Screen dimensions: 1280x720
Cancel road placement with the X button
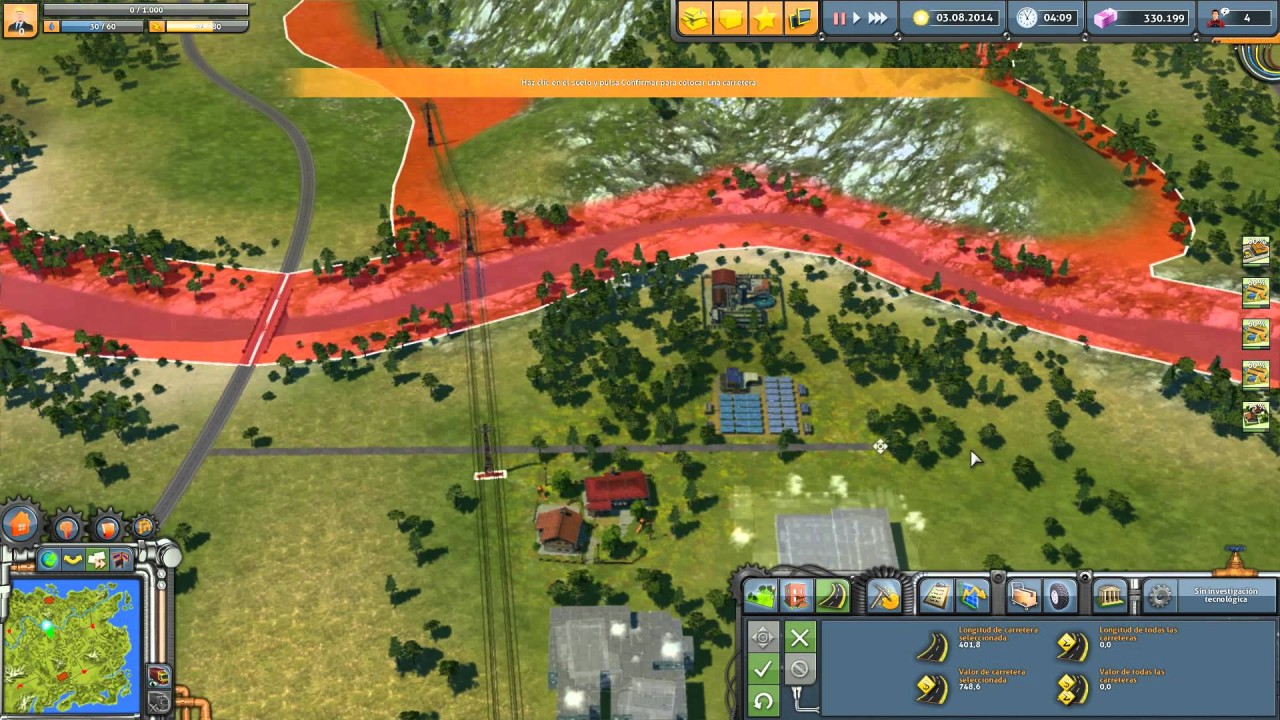click(799, 637)
